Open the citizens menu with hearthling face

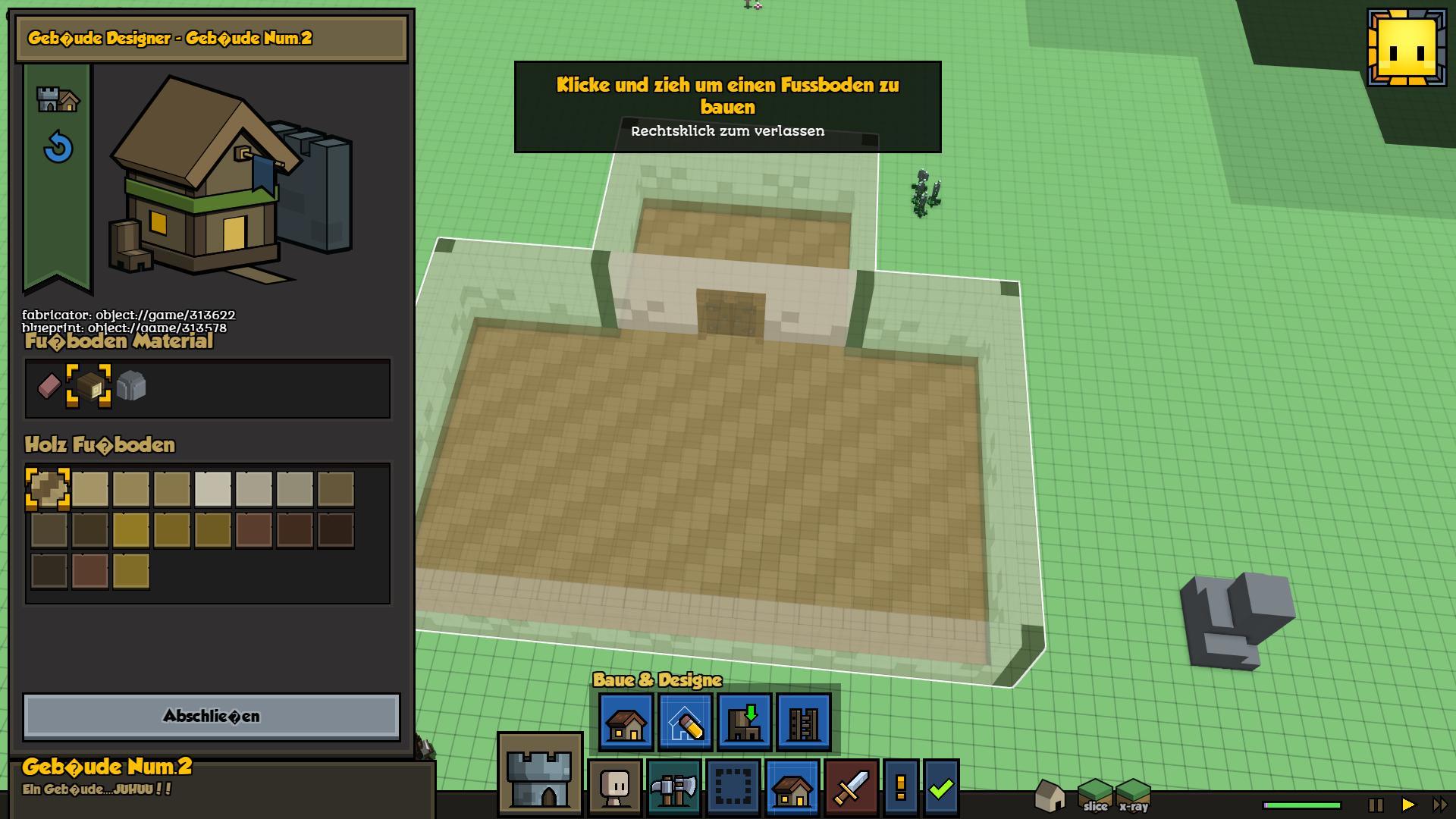615,787
